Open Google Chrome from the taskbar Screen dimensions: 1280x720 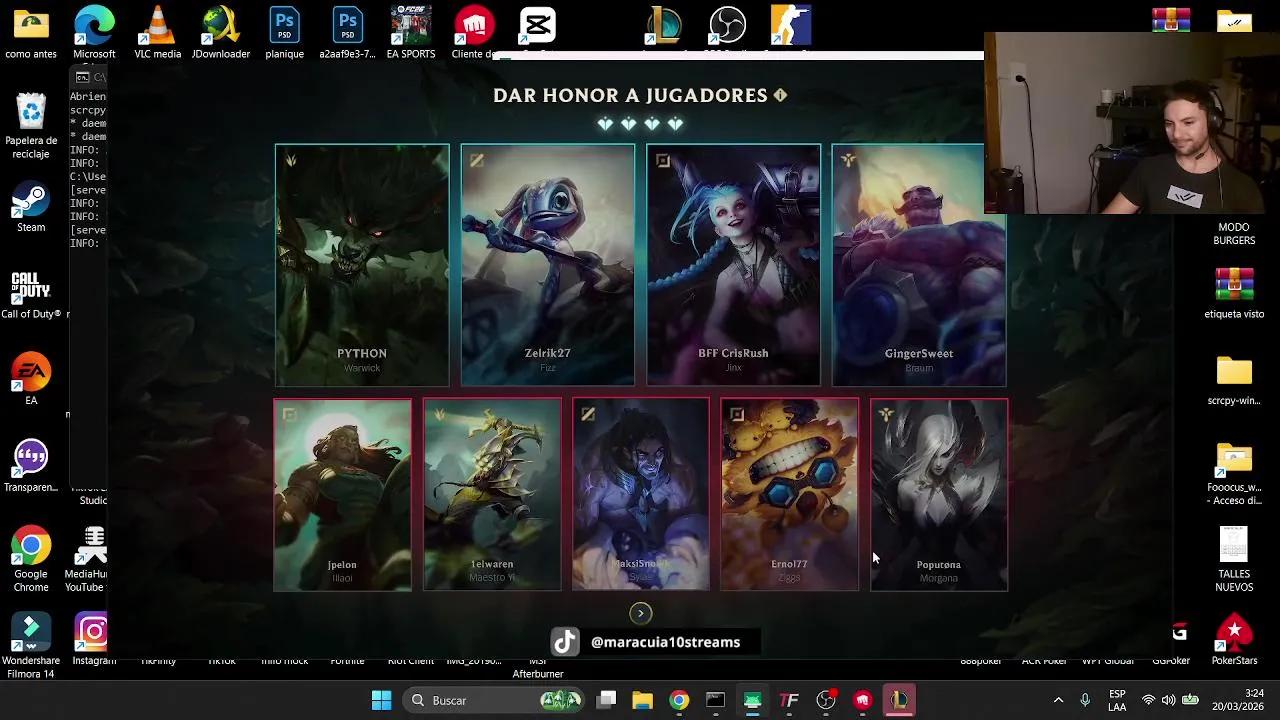[x=679, y=700]
